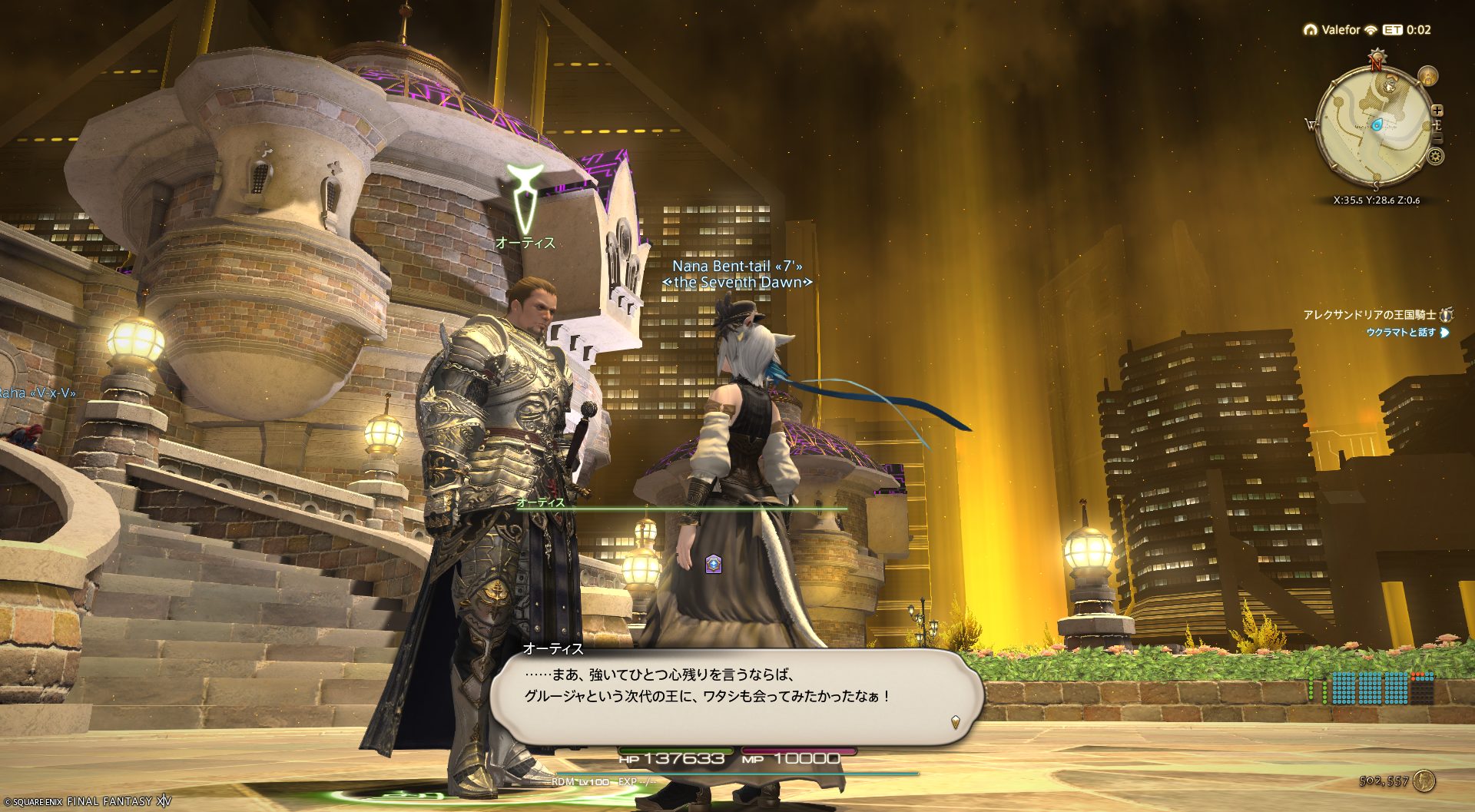Image resolution: width=1475 pixels, height=812 pixels.
Task: Click the home world icon beside Valefor
Action: pyautogui.click(x=1311, y=30)
